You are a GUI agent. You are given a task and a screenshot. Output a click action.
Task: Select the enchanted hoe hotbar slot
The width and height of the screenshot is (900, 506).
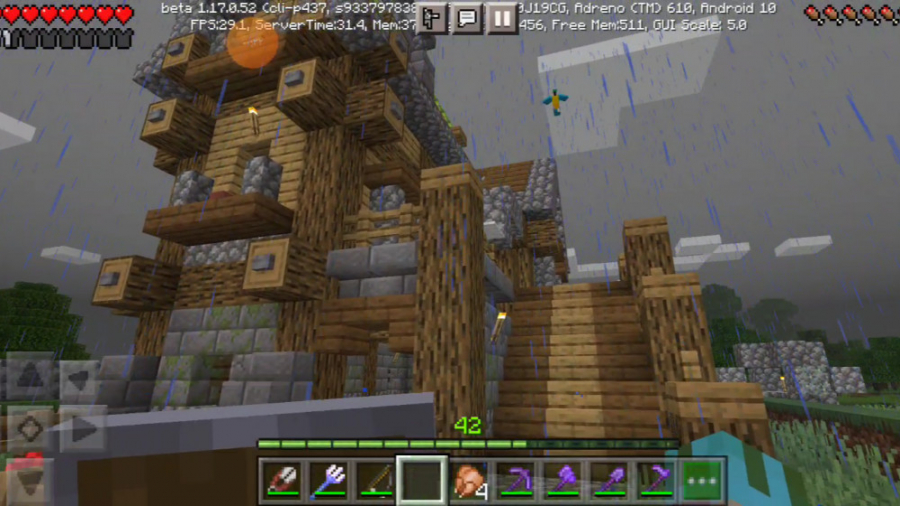(655, 481)
